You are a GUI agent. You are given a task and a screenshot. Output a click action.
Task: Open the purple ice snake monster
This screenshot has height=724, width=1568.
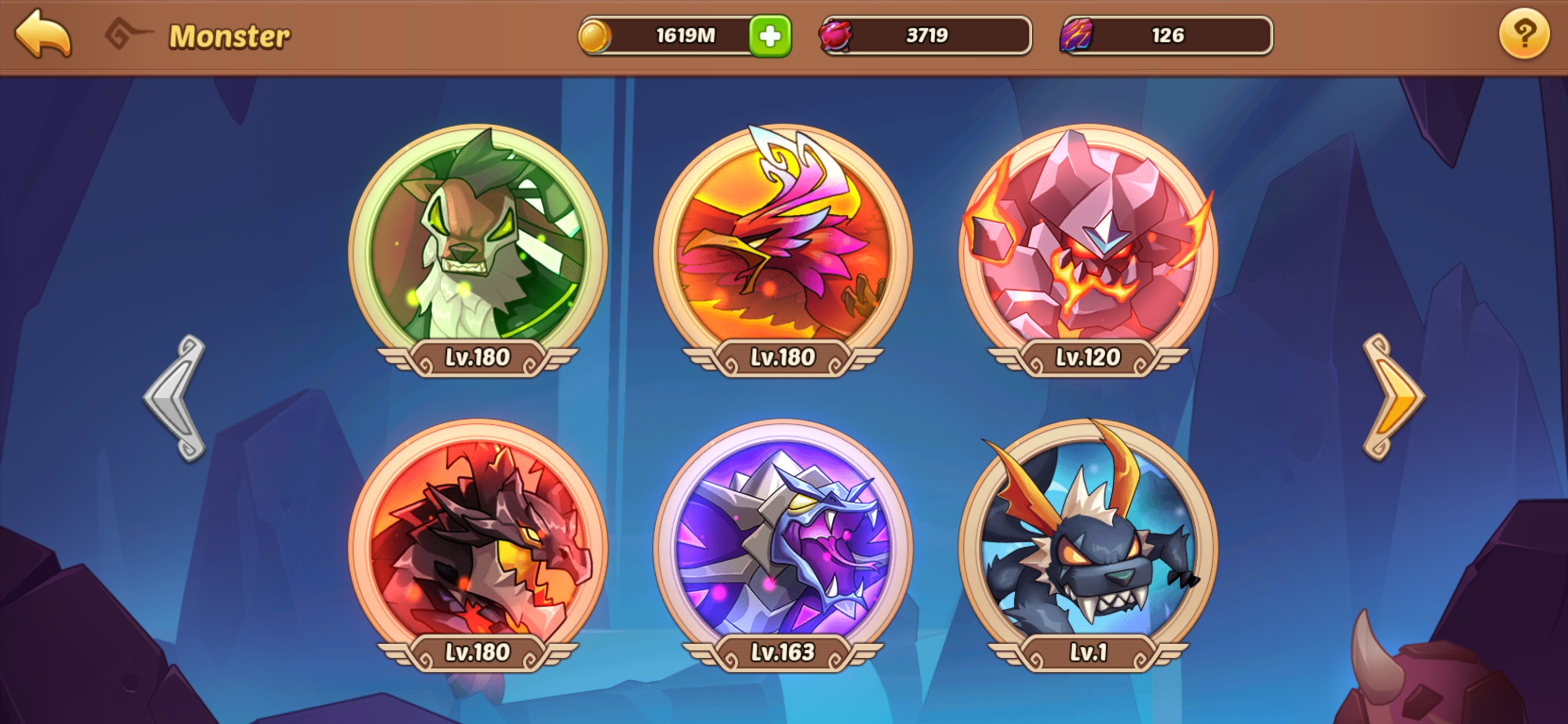pos(783,539)
